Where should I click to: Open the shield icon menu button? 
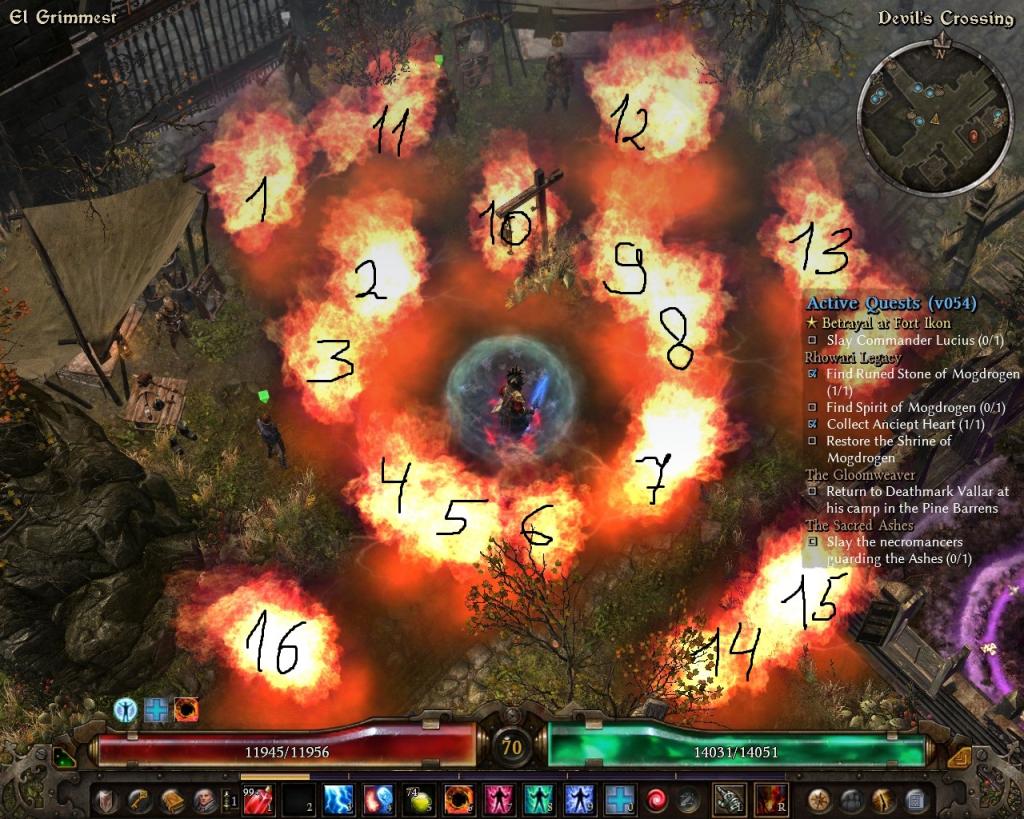pos(107,799)
